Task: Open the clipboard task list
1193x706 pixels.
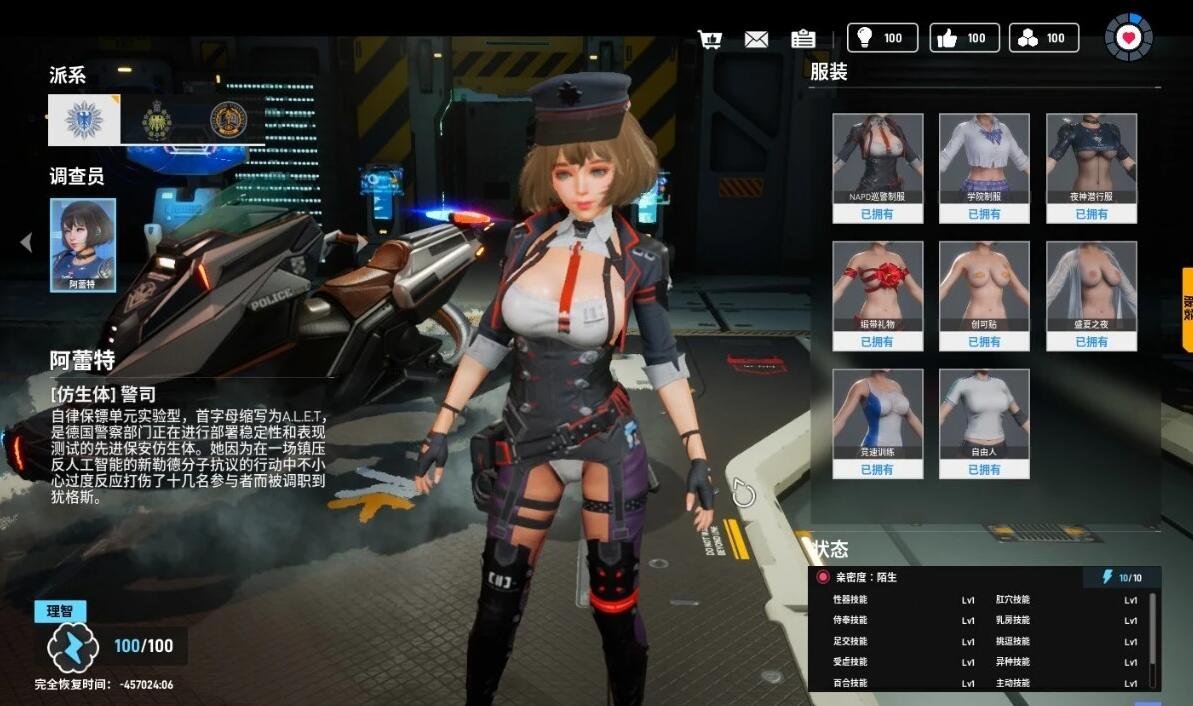Action: [x=802, y=39]
